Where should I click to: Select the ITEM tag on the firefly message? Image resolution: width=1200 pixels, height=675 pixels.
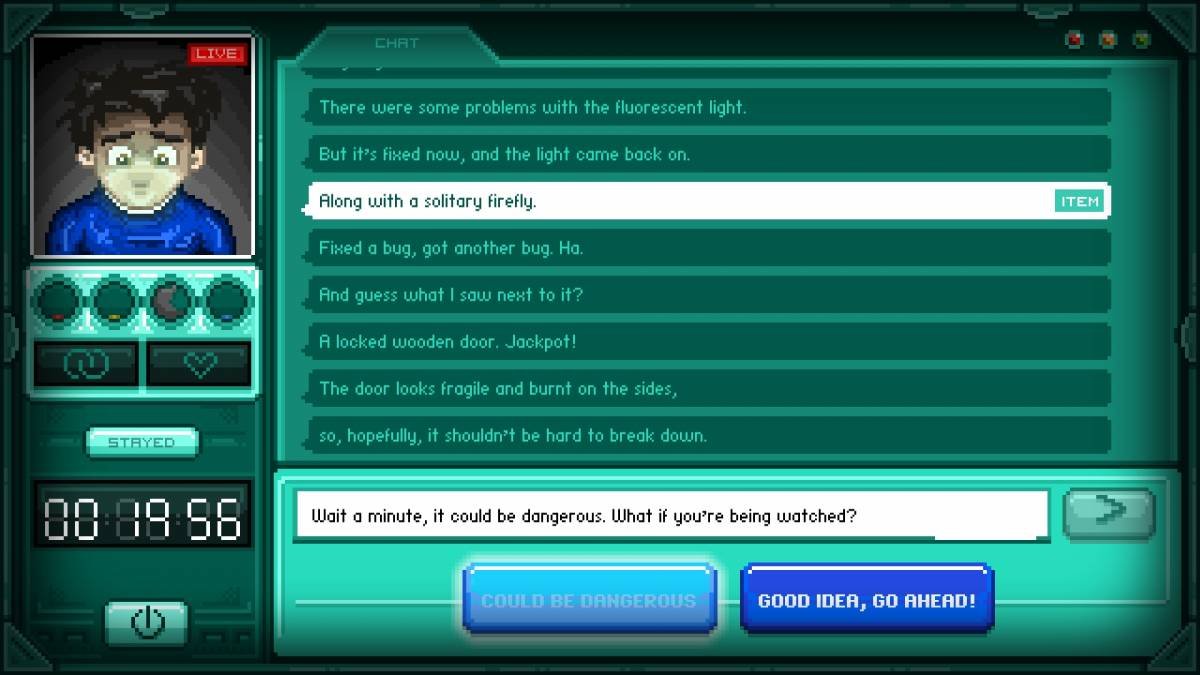coord(1079,202)
